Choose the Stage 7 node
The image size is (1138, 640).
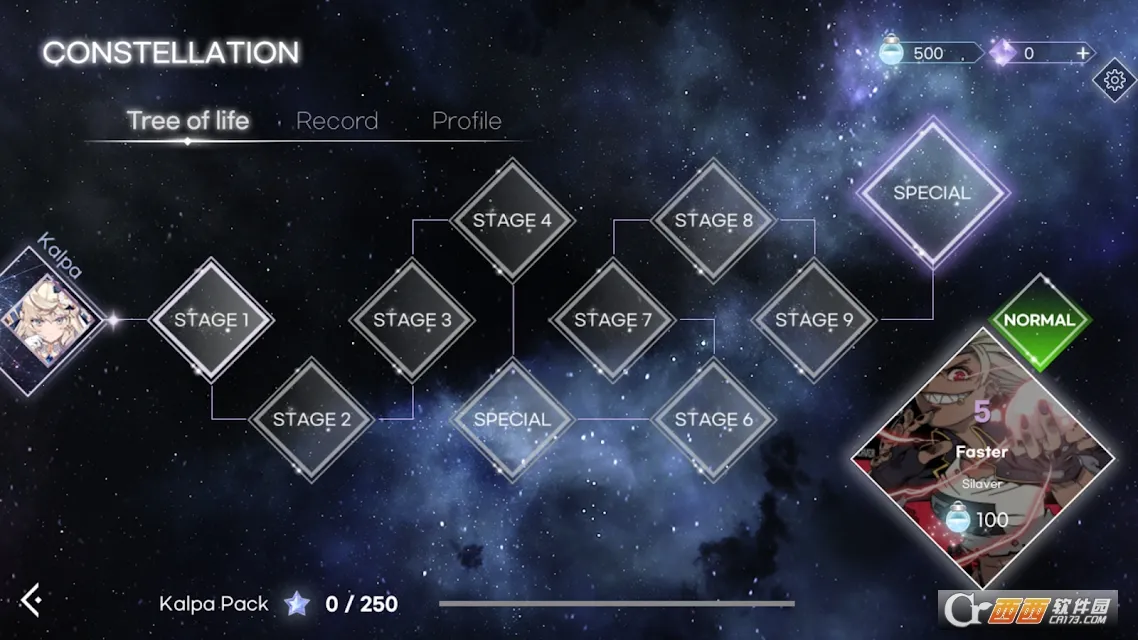[612, 320]
